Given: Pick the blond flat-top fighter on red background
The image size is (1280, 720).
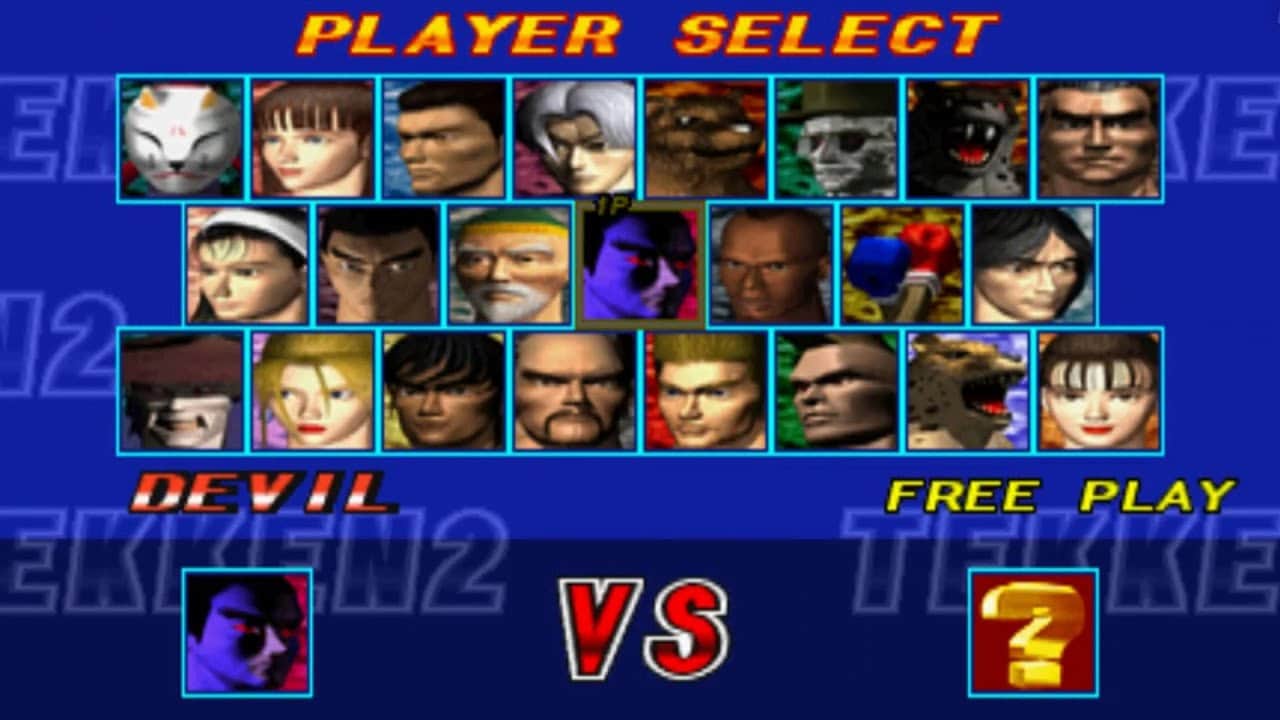Looking at the screenshot, I should [706, 391].
